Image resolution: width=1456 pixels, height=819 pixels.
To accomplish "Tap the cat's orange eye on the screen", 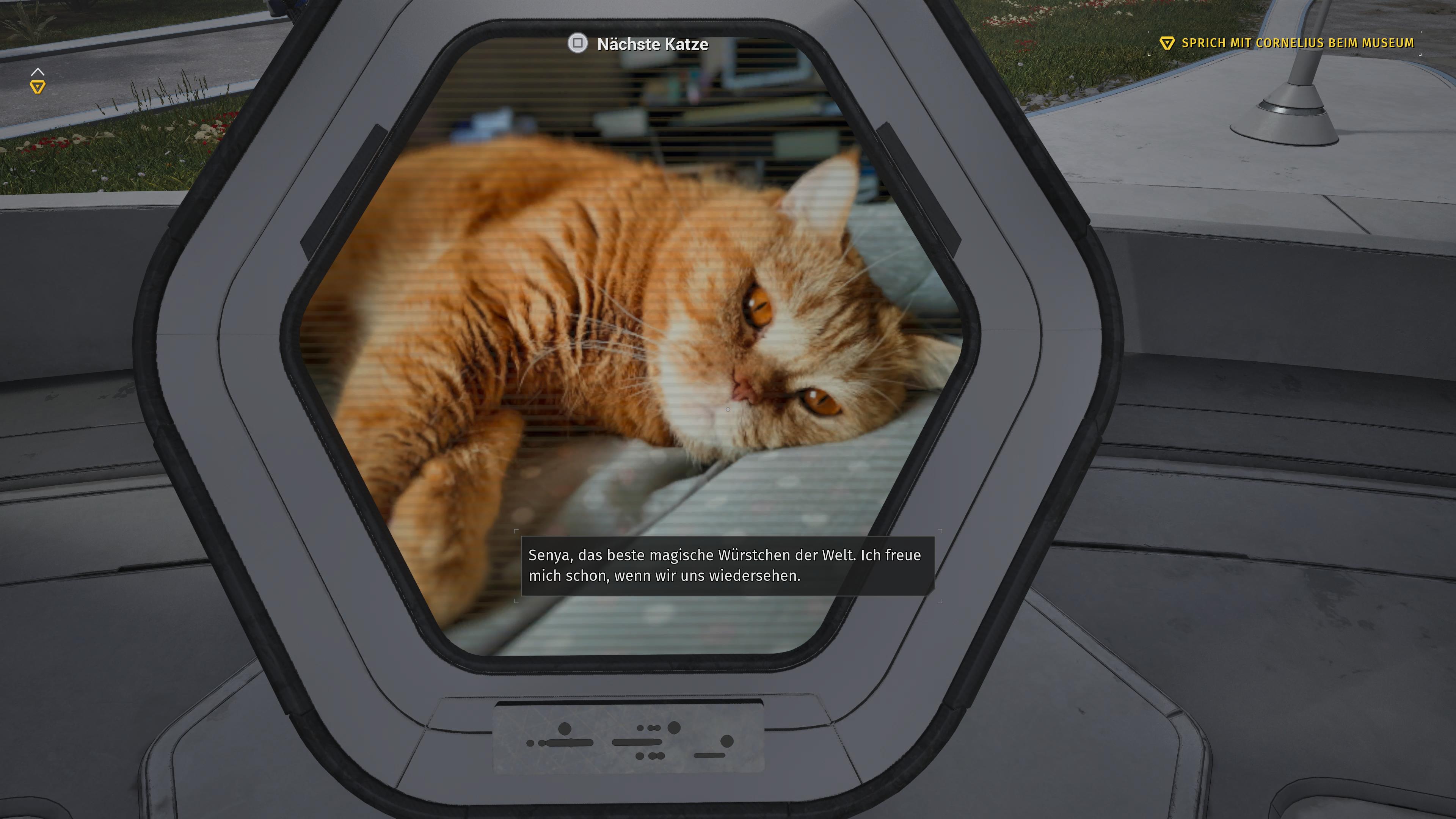I will coord(758,304).
